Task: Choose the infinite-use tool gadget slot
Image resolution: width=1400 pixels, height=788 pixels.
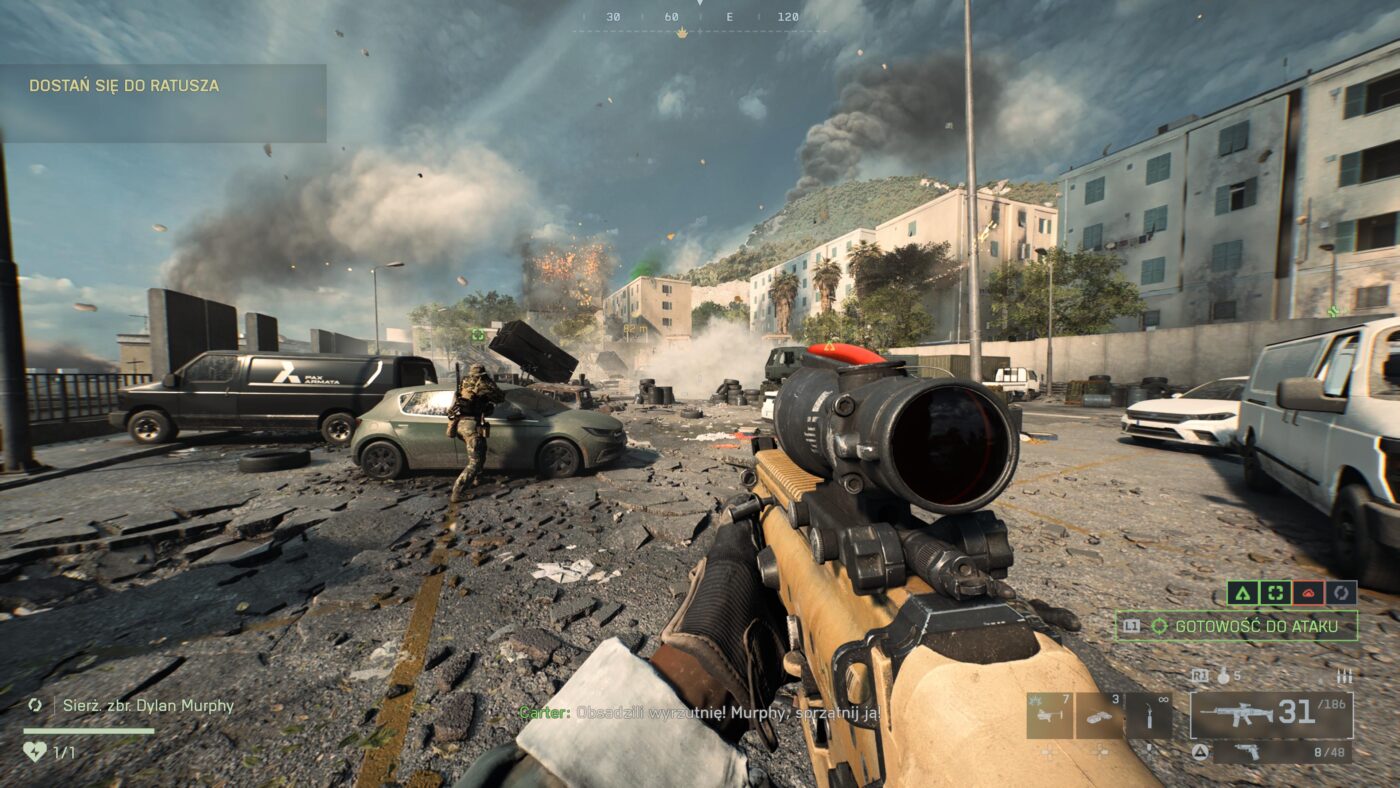Action: tap(1148, 716)
